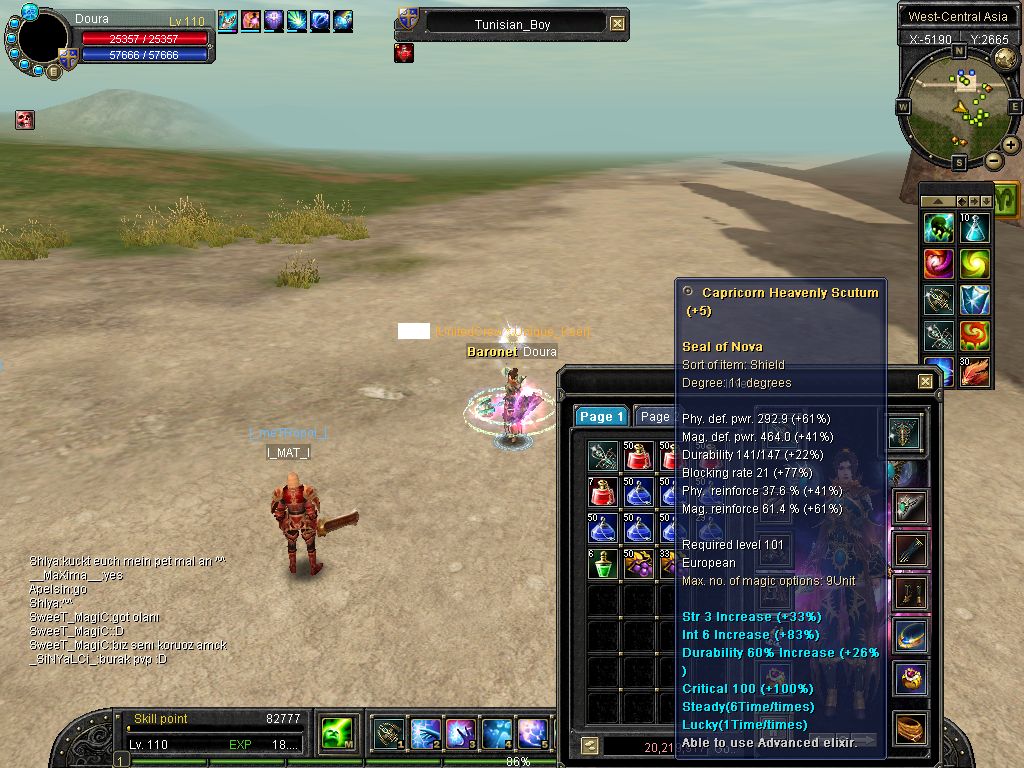
Task: Click the green Aries zodiac button
Action: pos(1006,196)
